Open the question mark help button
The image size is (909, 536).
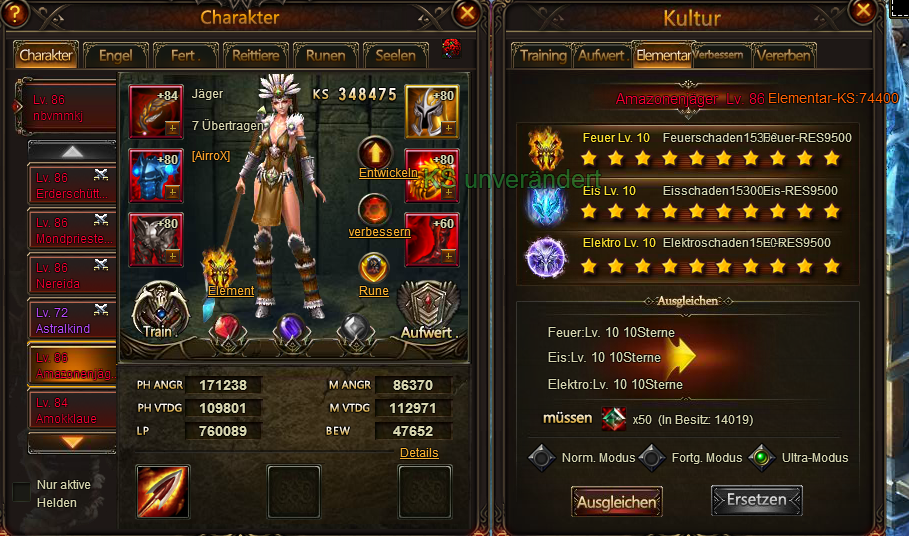click(x=15, y=14)
